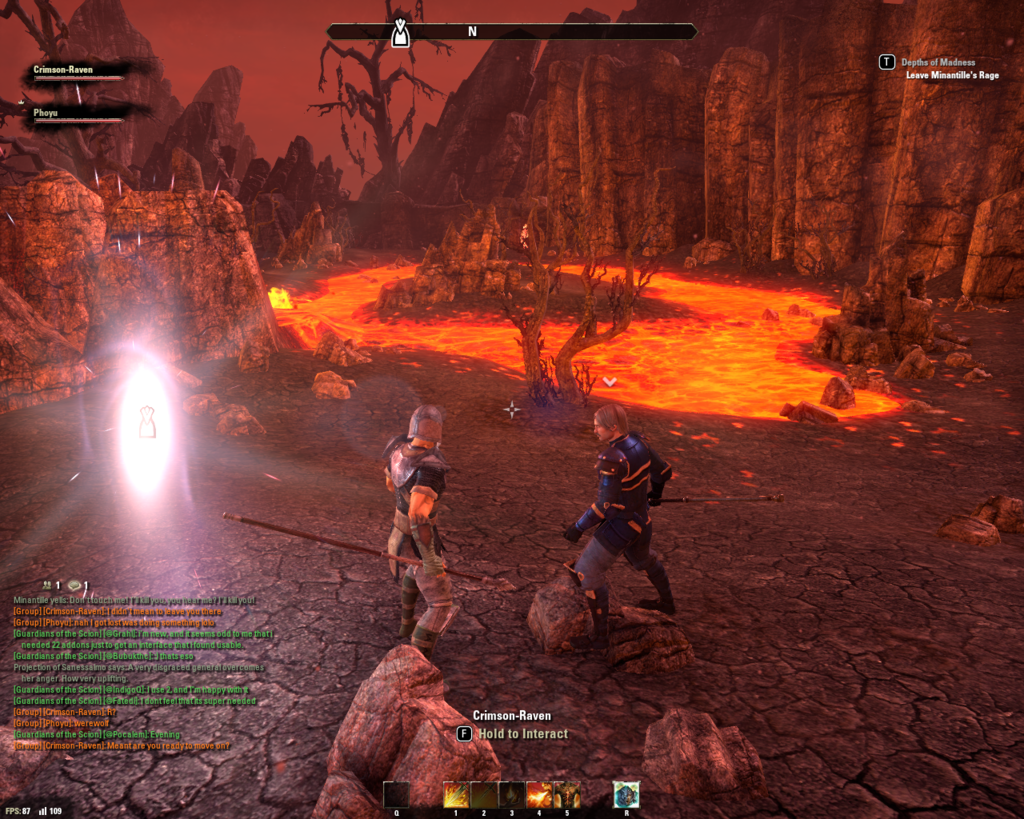Activate the golden sword-strike ability in slot 1

[x=456, y=795]
